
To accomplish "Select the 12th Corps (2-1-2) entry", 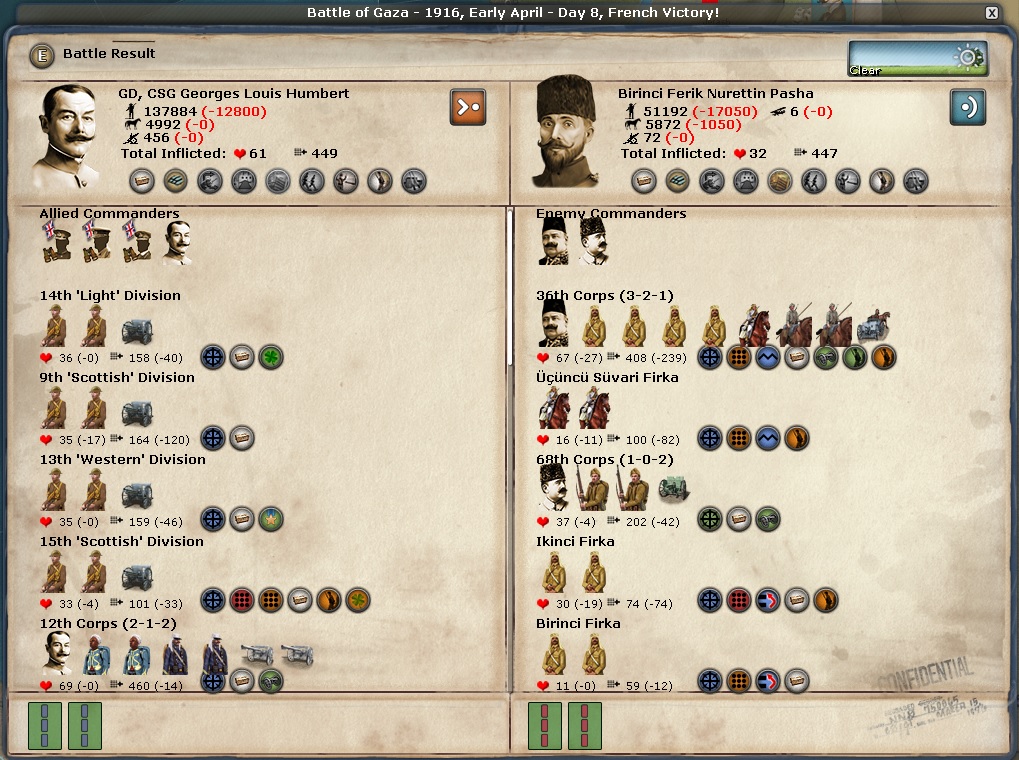I will [108, 624].
